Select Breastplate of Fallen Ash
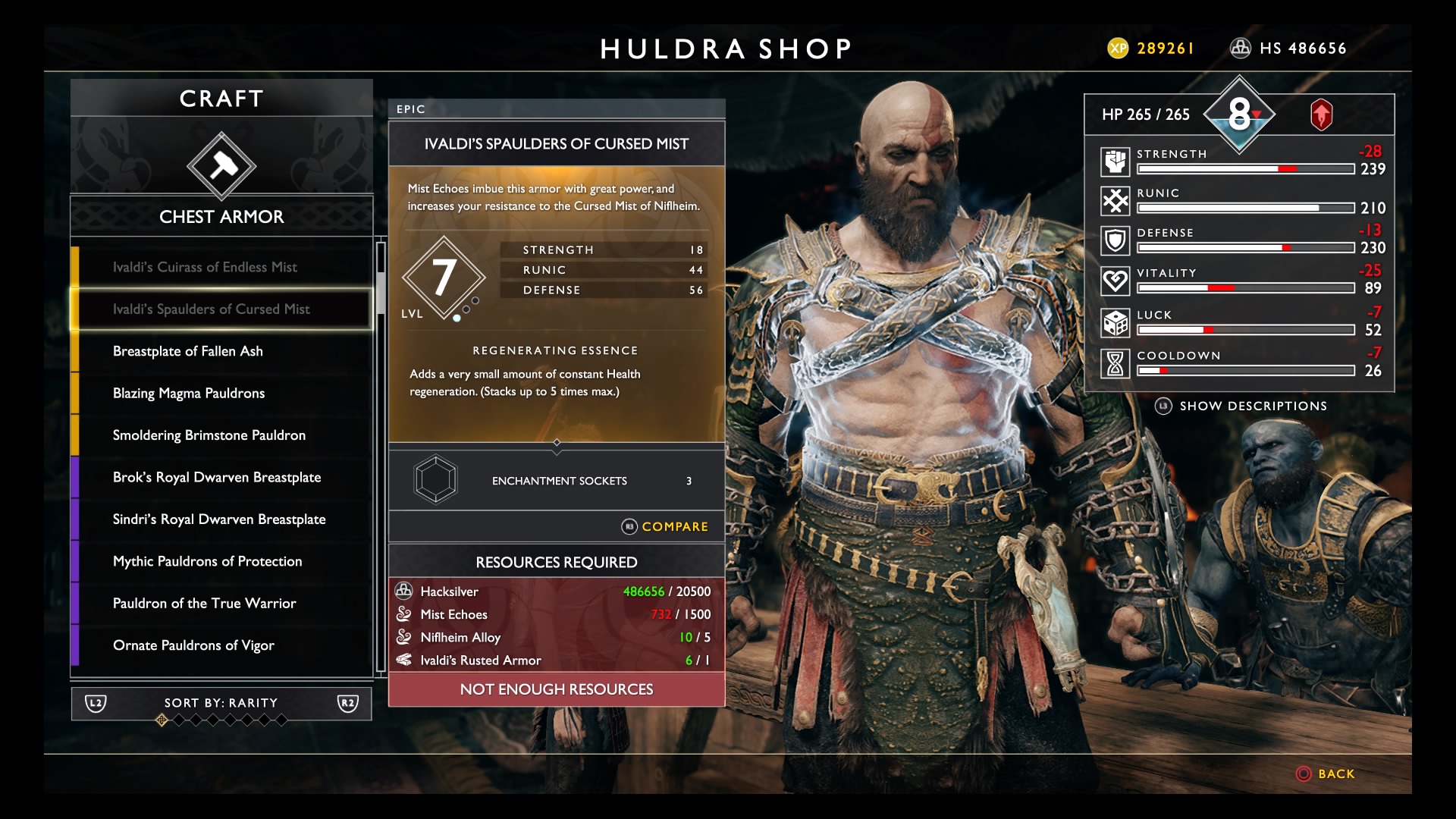Image resolution: width=1456 pixels, height=819 pixels. click(x=188, y=351)
